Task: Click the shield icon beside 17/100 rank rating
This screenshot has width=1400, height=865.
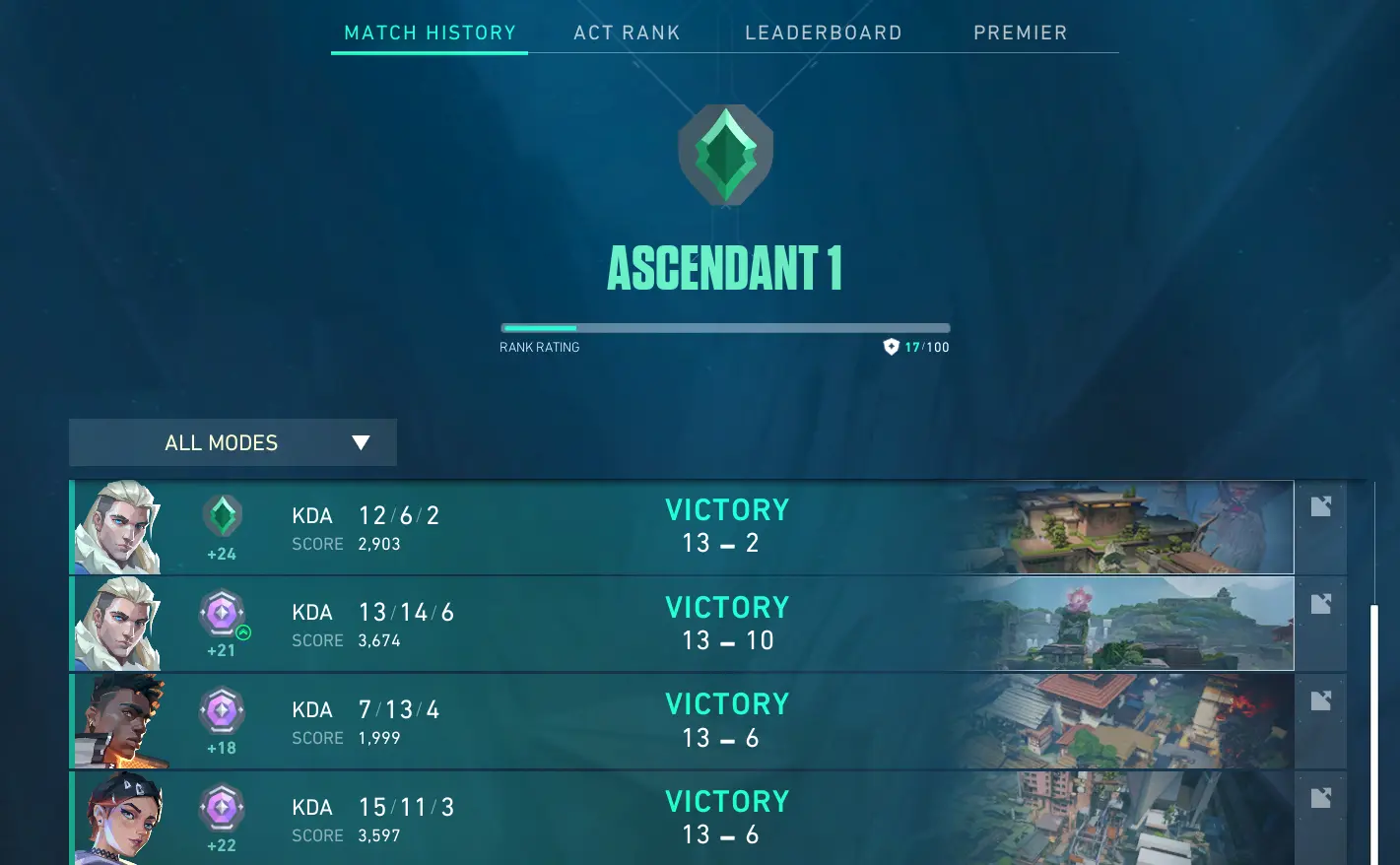Action: click(892, 347)
